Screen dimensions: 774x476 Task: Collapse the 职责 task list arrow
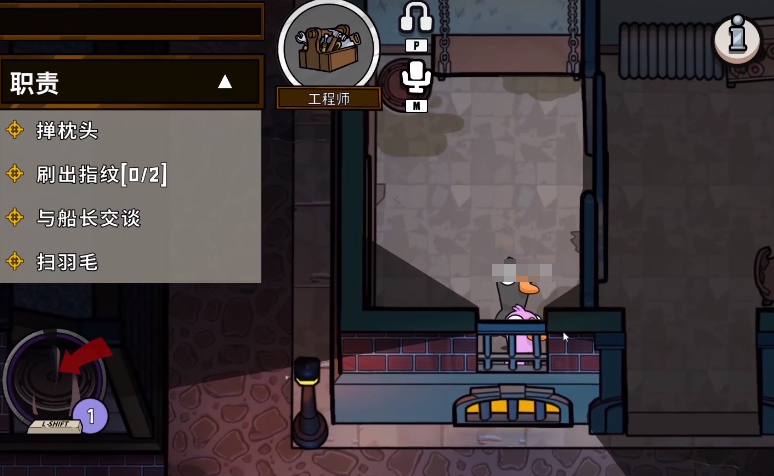click(x=225, y=82)
